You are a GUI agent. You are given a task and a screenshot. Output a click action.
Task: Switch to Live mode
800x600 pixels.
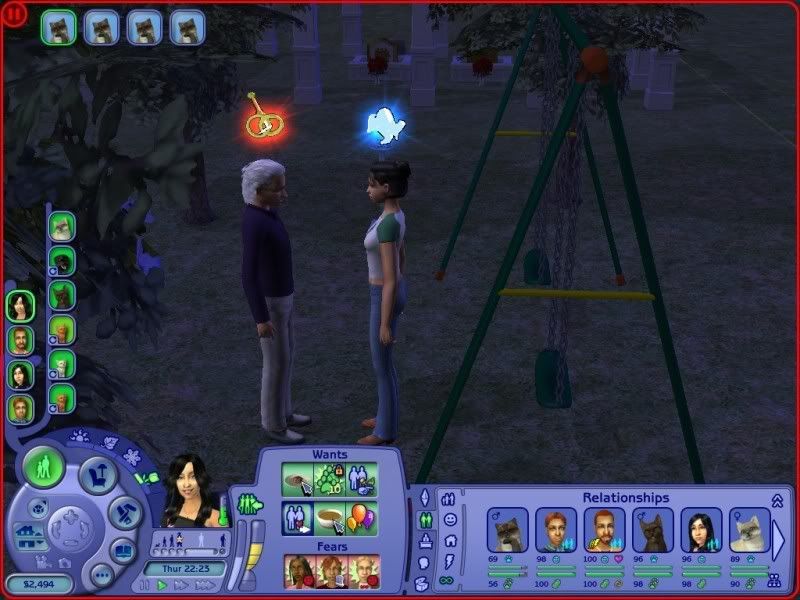(x=44, y=468)
